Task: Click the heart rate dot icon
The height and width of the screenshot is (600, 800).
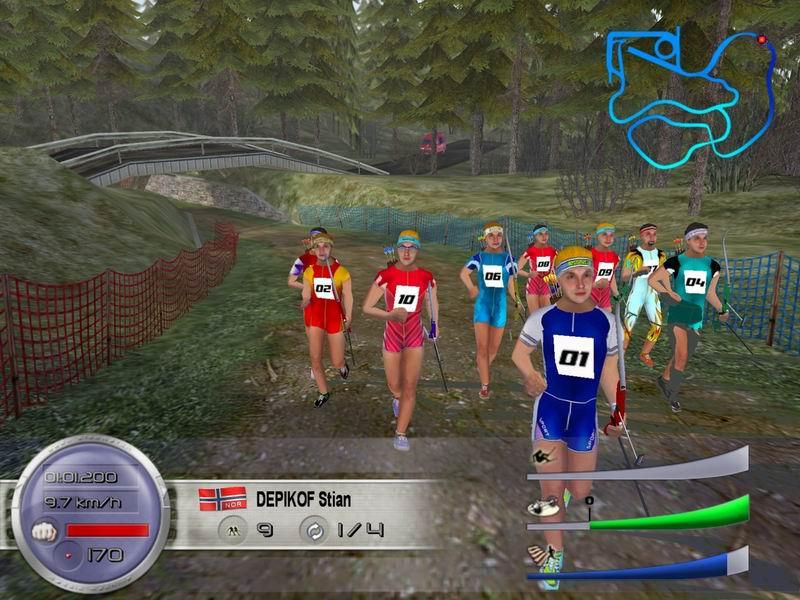Action: point(69,553)
